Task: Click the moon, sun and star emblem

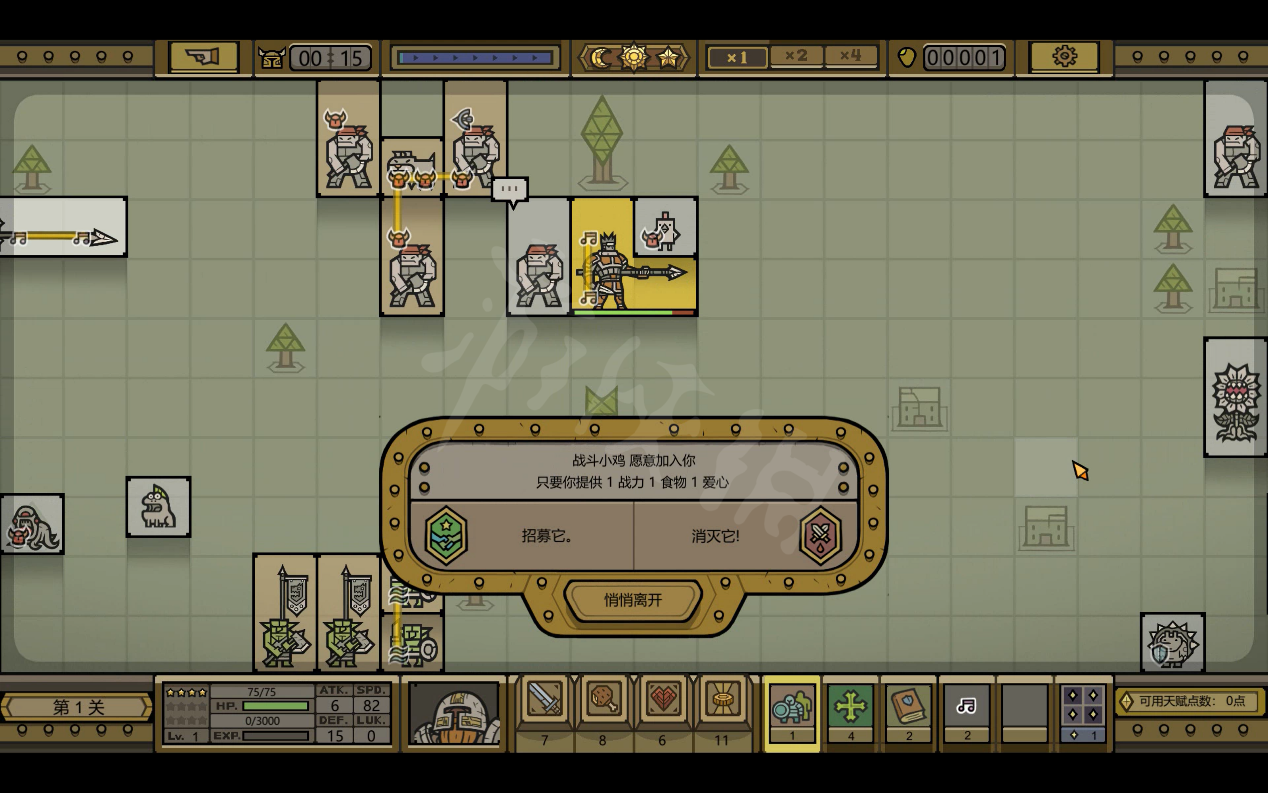Action: pyautogui.click(x=633, y=57)
